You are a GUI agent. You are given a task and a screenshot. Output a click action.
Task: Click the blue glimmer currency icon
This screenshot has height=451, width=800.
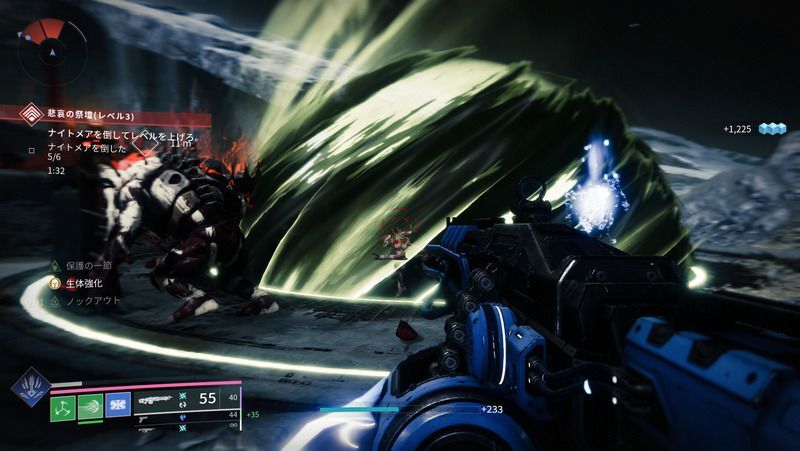tap(772, 129)
